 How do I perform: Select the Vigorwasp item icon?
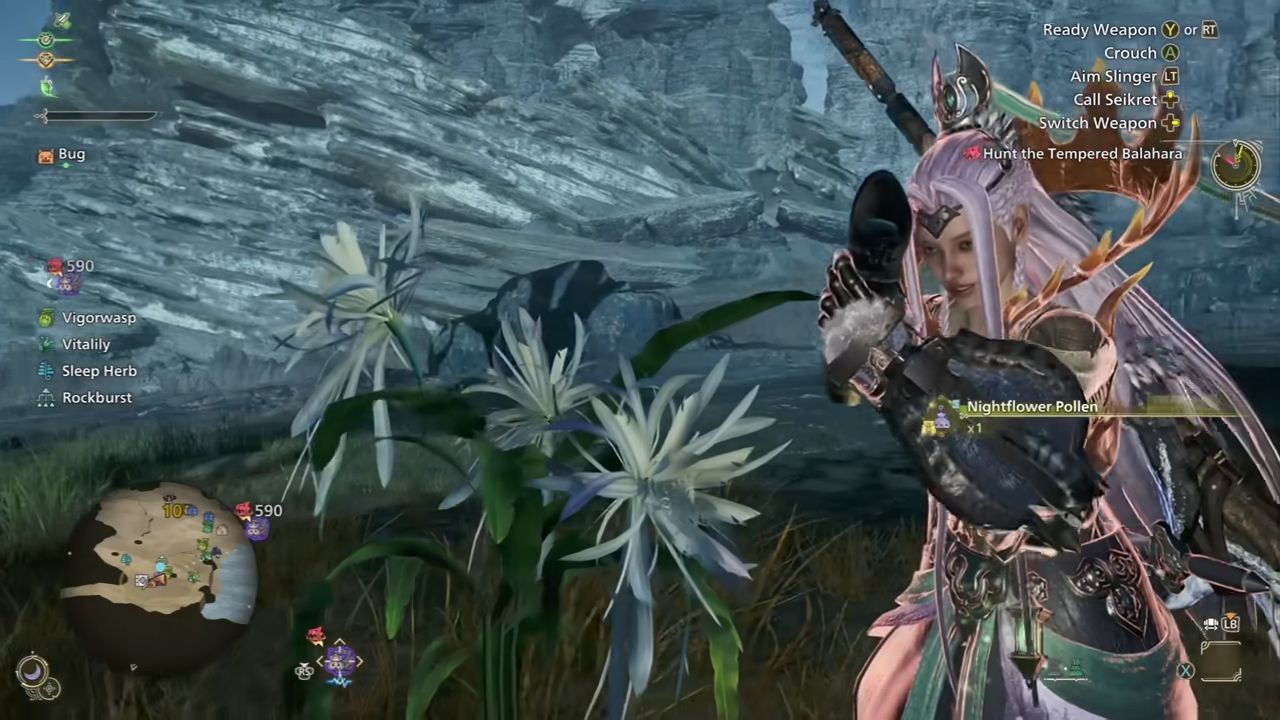44,317
